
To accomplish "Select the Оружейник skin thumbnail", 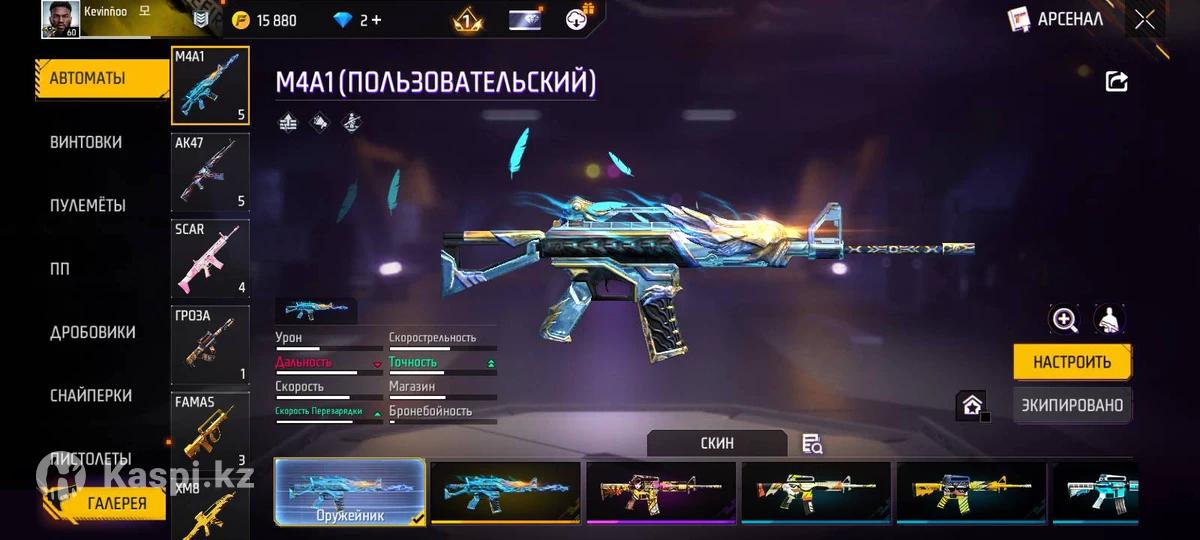I will pos(349,492).
